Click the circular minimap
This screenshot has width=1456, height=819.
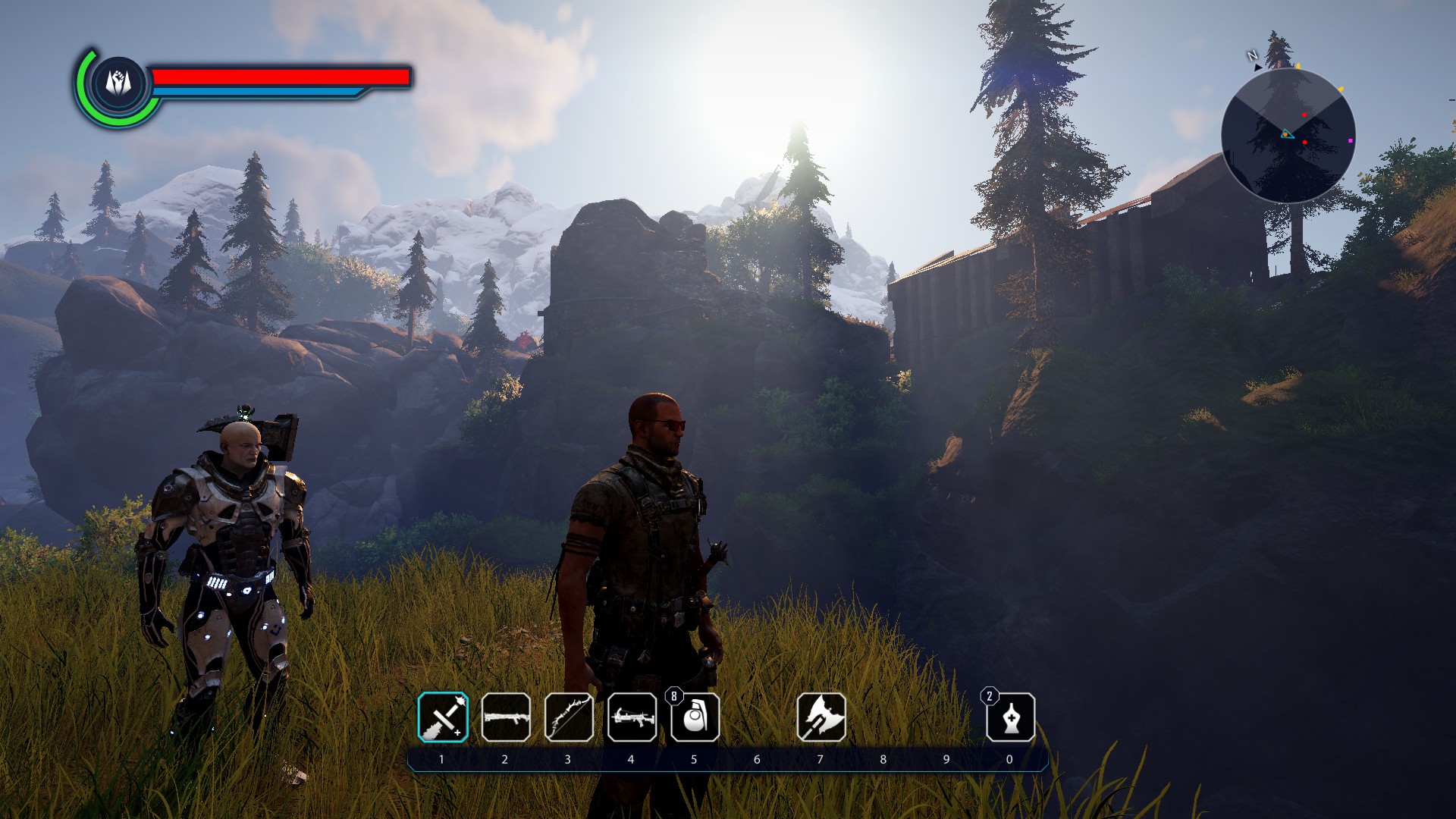pos(1288,136)
